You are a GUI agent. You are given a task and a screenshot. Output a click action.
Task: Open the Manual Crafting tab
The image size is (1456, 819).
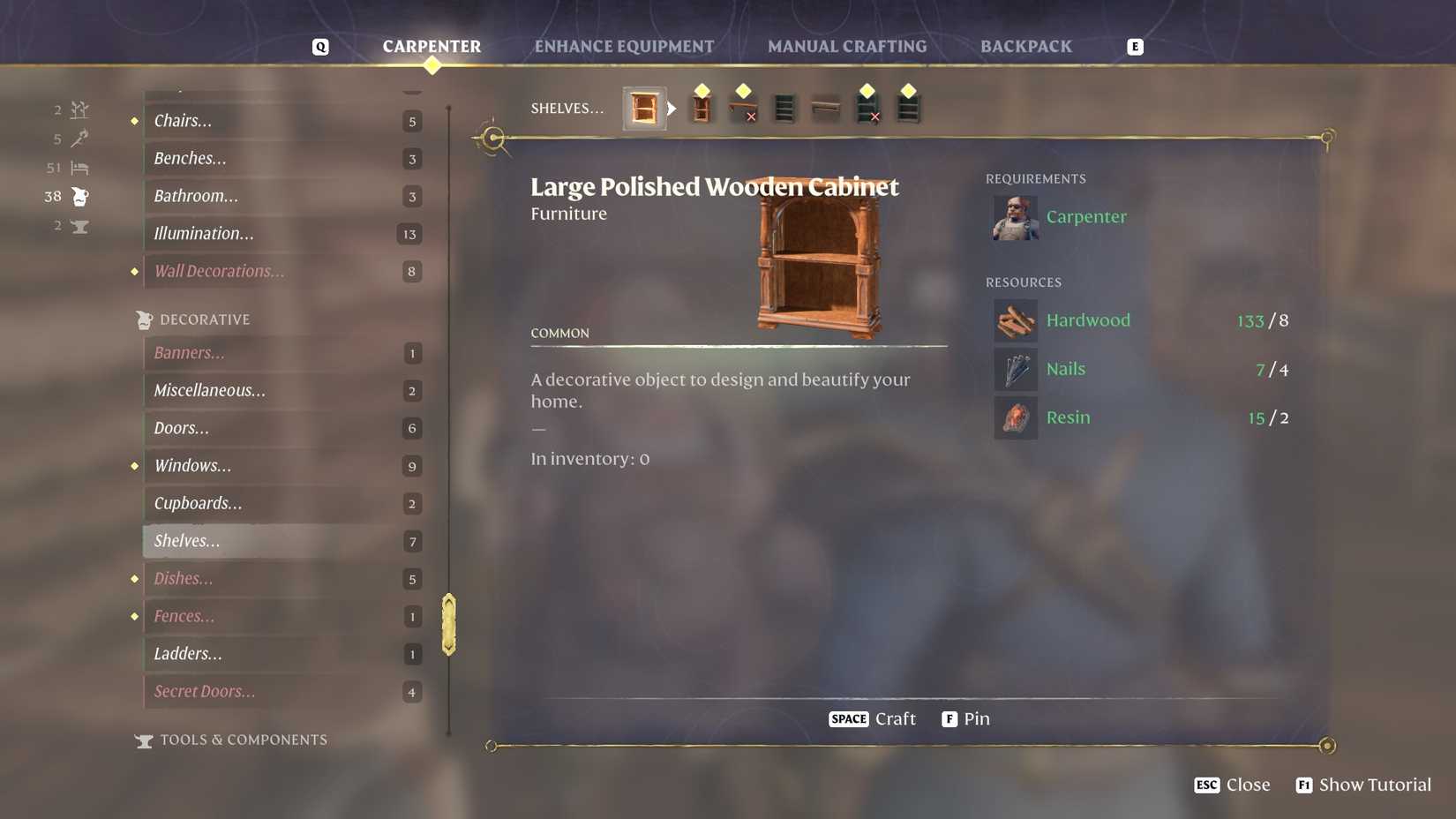pyautogui.click(x=847, y=46)
